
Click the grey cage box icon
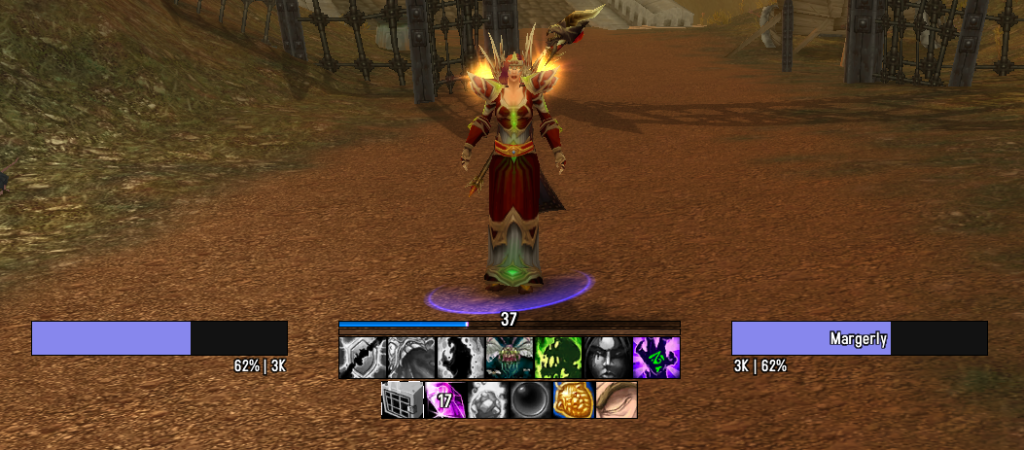(403, 400)
